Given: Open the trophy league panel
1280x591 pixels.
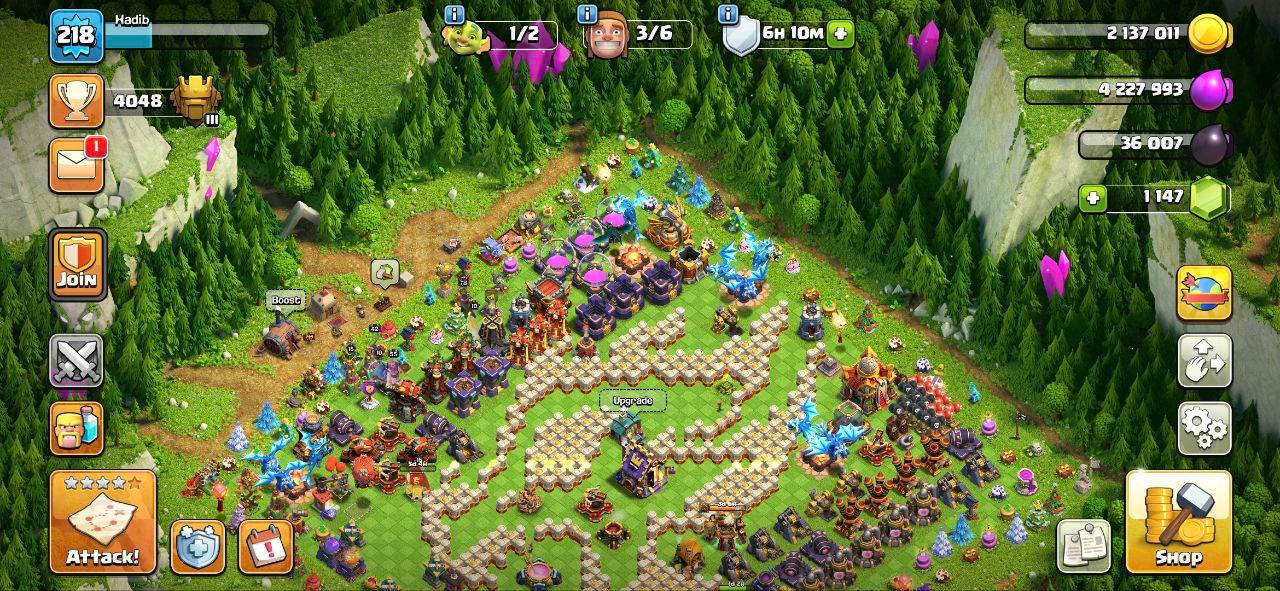Looking at the screenshot, I should pyautogui.click(x=77, y=101).
